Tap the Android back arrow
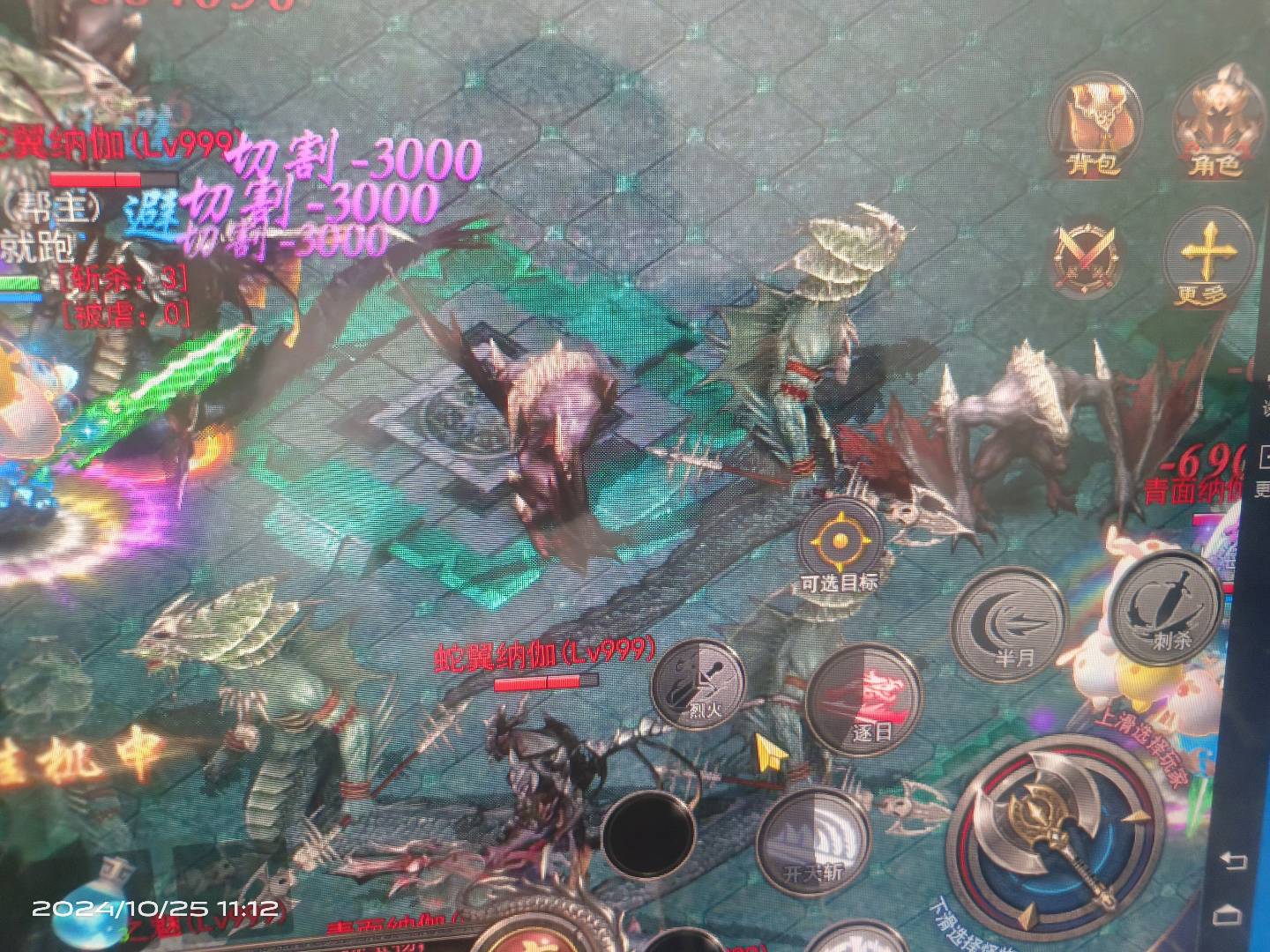 click(x=1235, y=859)
